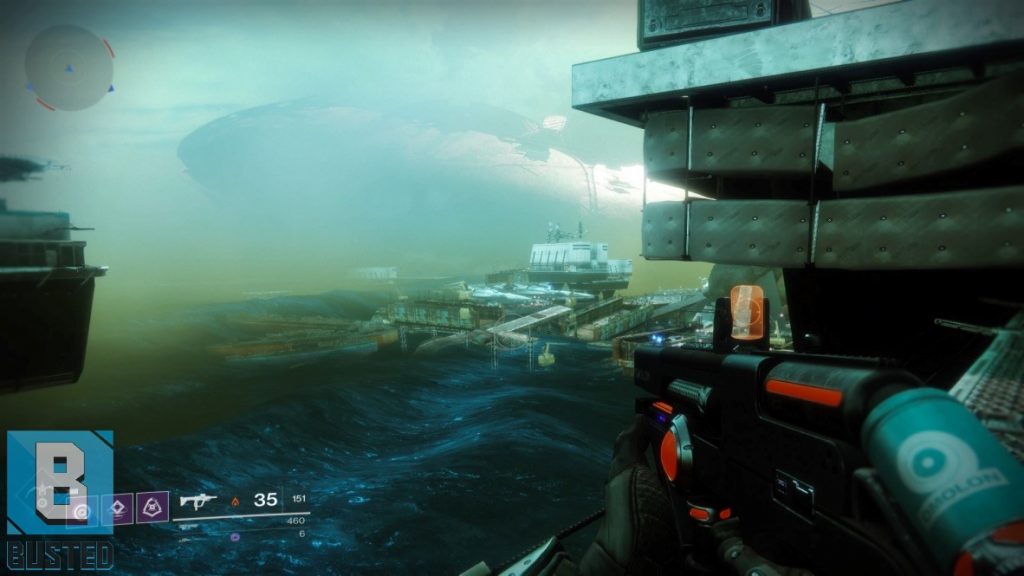Select the equipped rifle weapon icon

tap(198, 500)
